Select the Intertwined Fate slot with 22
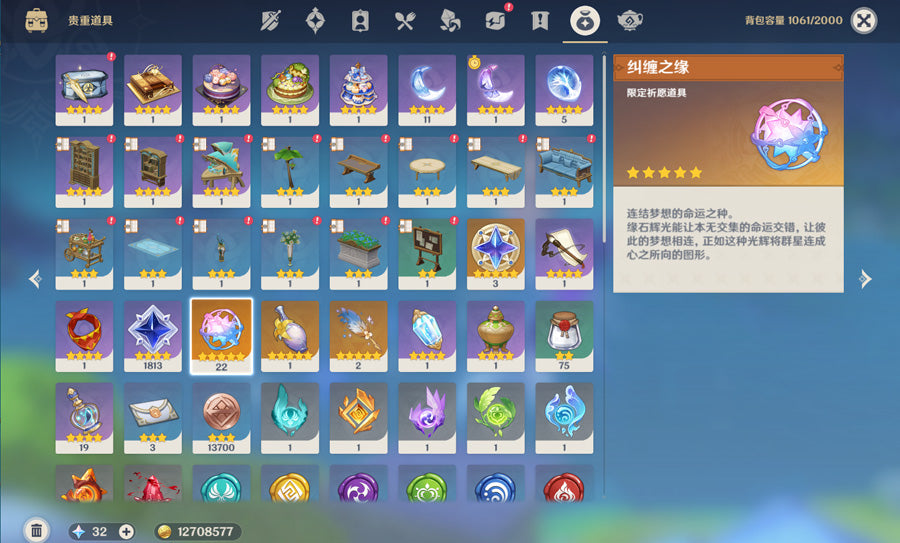Viewport: 900px width, 543px height. tap(221, 335)
